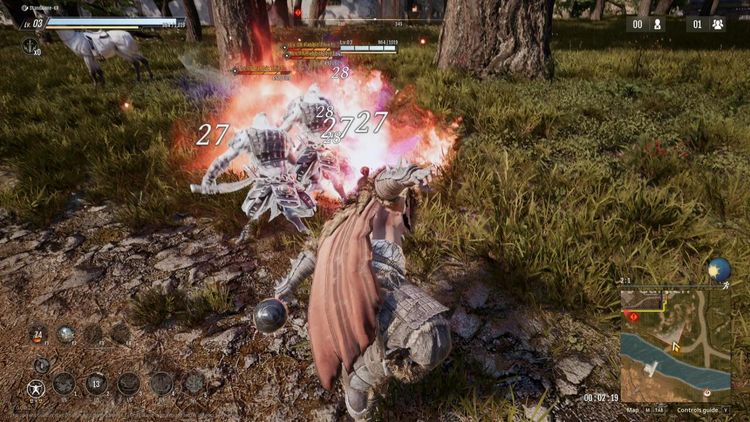
Task: Toggle the white human-figure stance icon
Action: [36, 386]
